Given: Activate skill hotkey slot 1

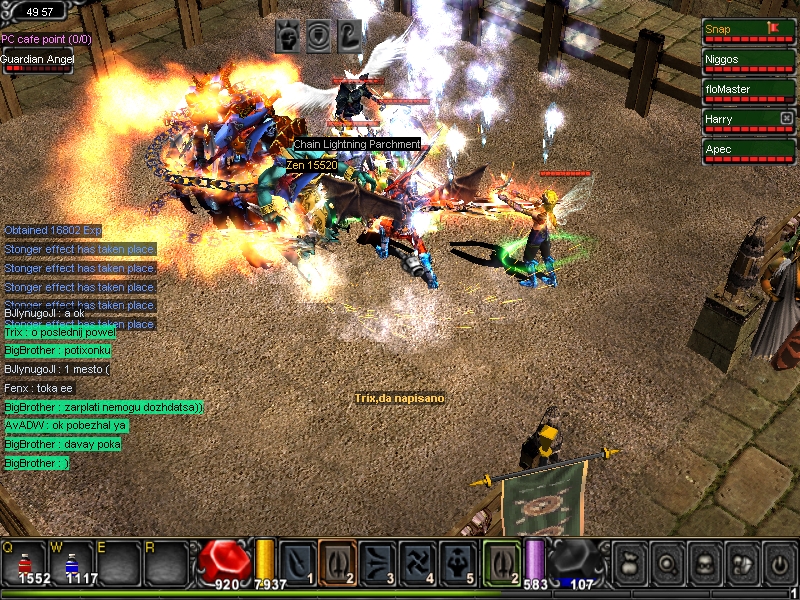Looking at the screenshot, I should (298, 562).
